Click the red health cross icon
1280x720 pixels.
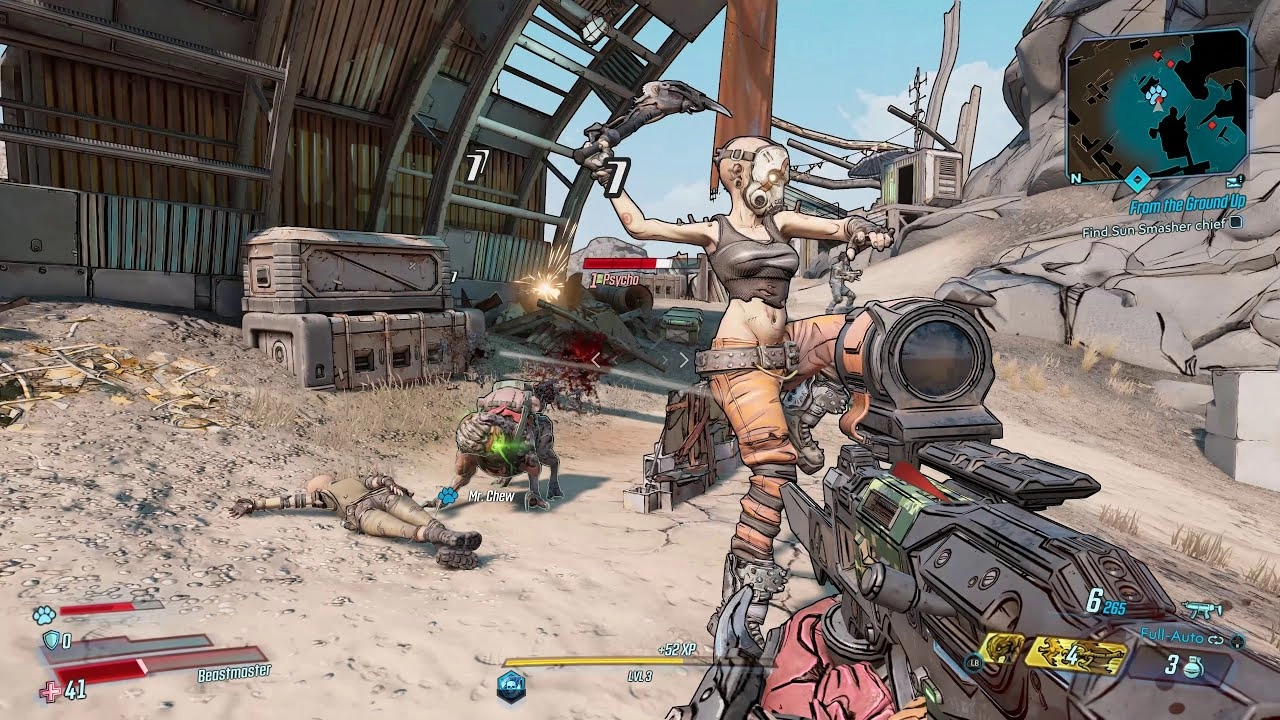[50, 691]
